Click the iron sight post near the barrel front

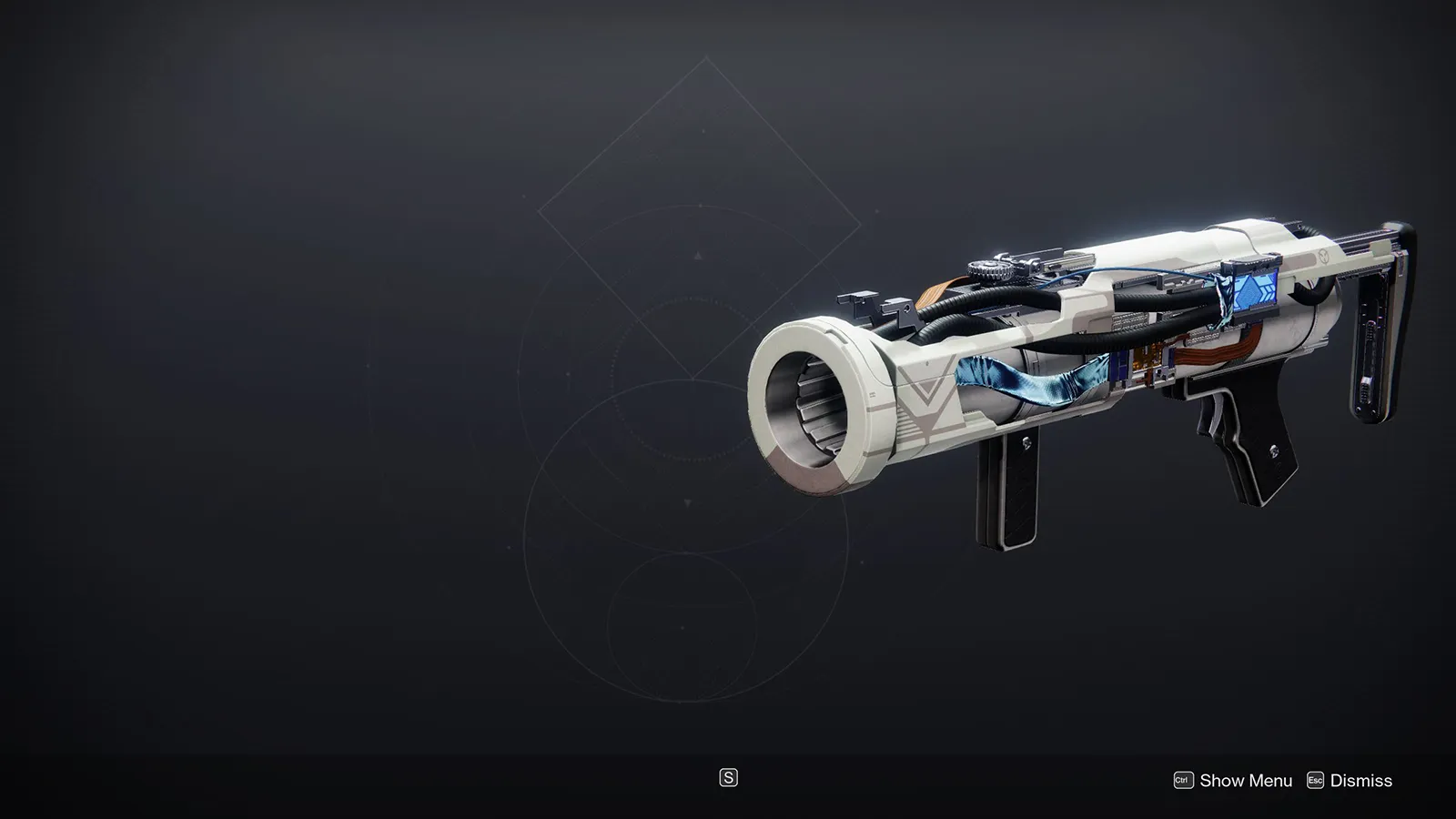click(858, 304)
